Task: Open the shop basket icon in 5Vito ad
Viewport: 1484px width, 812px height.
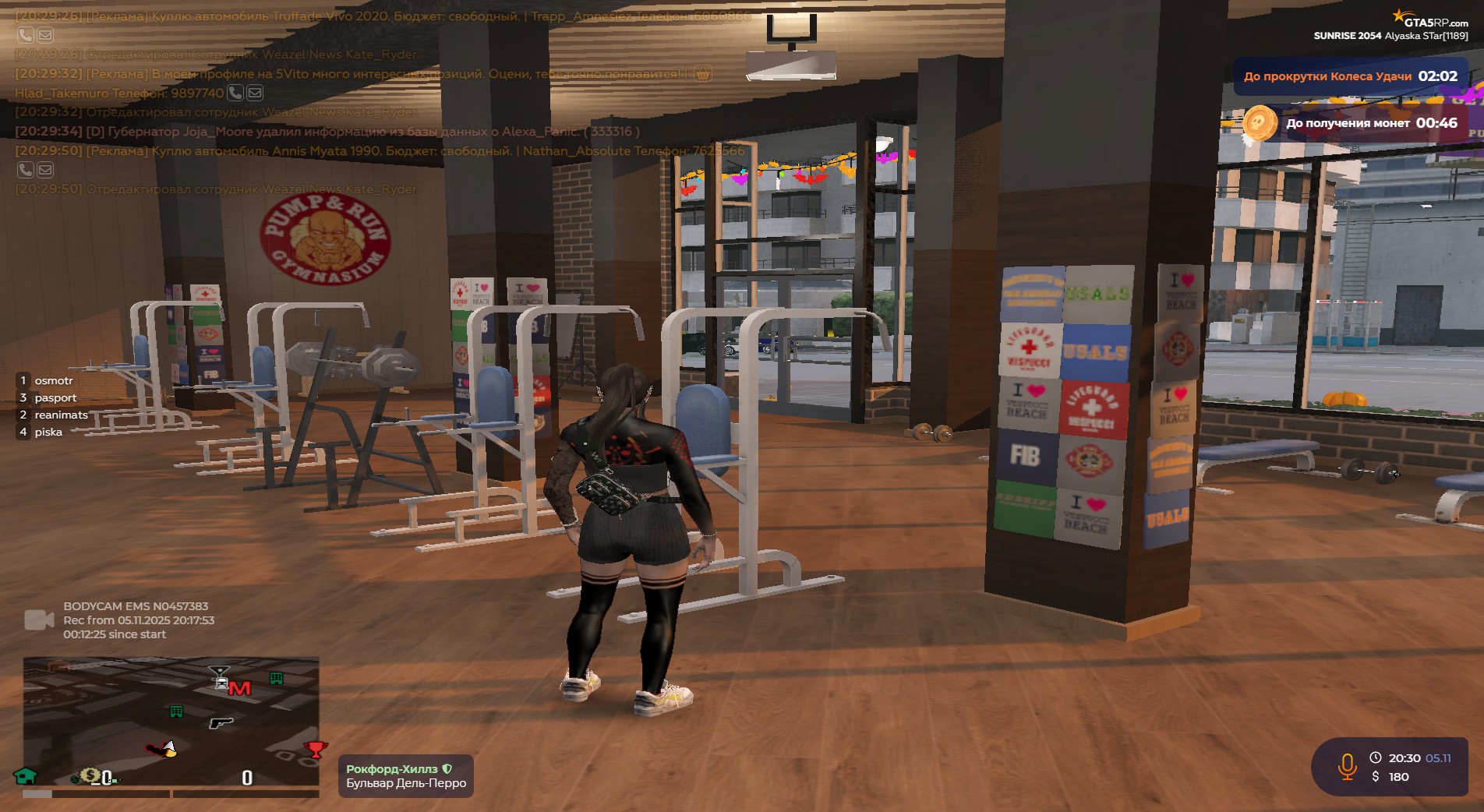Action: (702, 74)
